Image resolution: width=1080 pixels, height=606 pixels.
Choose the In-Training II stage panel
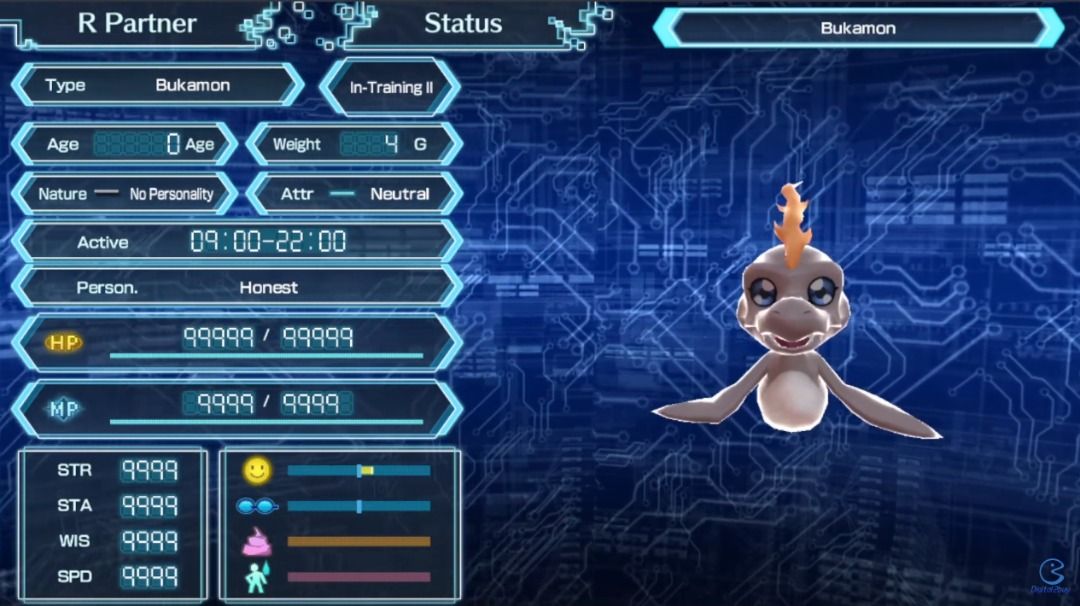click(x=390, y=87)
